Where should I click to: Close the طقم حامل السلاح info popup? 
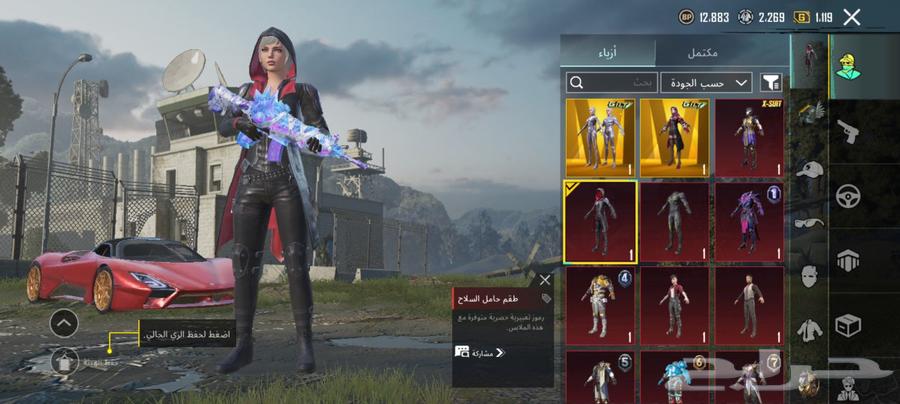(x=545, y=280)
